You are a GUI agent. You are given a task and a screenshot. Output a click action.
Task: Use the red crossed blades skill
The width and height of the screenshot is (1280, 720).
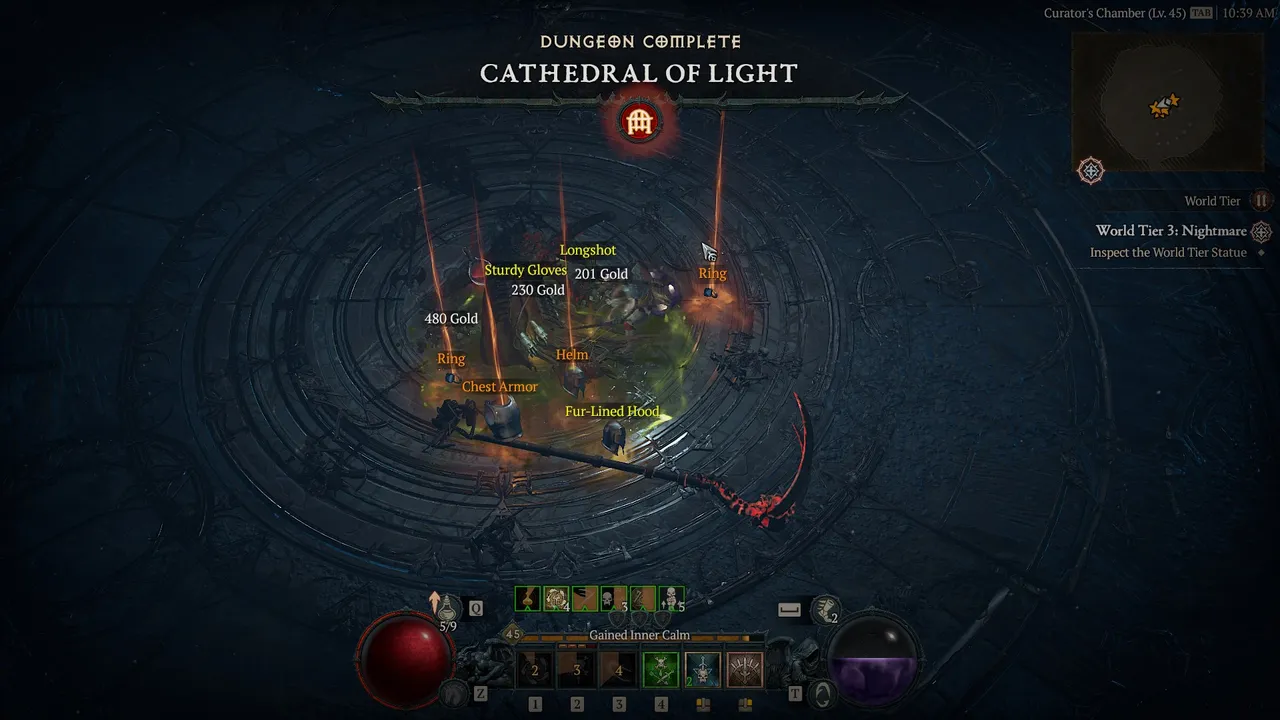[744, 670]
